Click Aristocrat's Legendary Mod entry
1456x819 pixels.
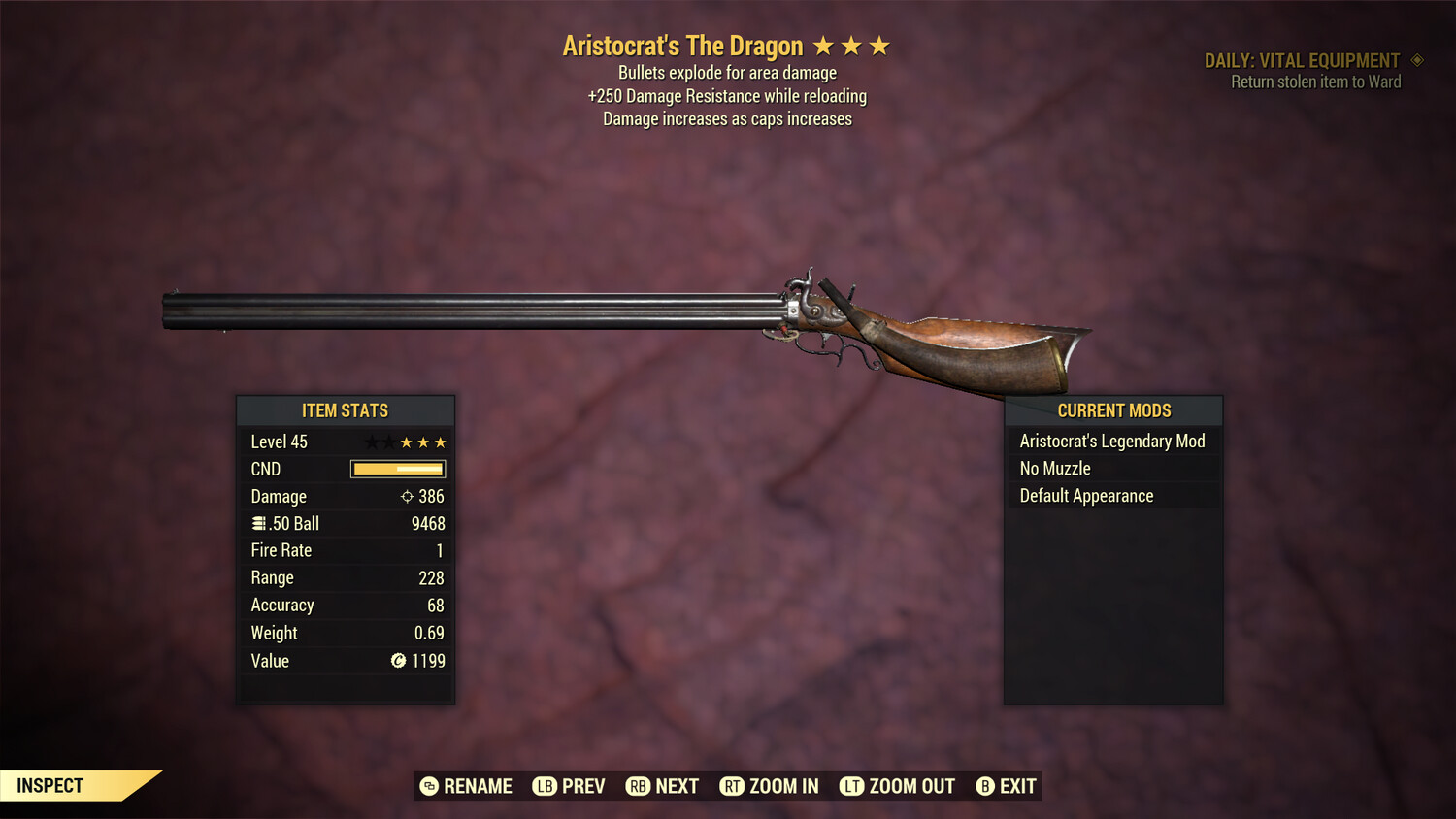click(x=1112, y=441)
